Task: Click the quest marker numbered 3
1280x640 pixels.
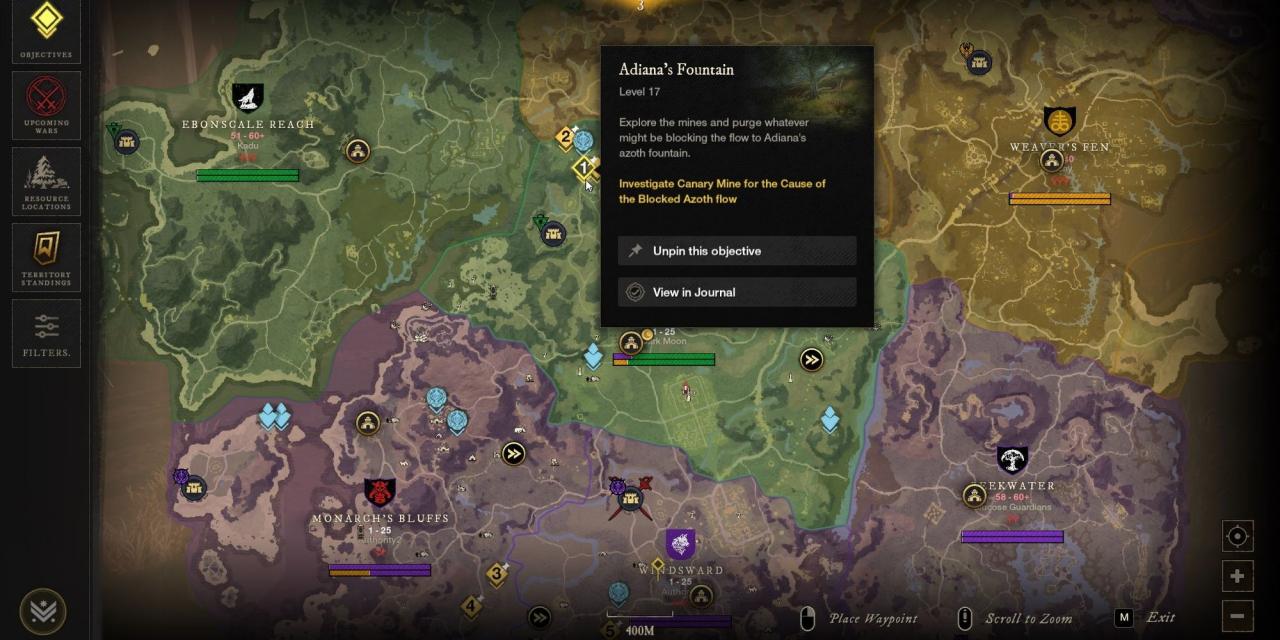Action: tap(496, 574)
